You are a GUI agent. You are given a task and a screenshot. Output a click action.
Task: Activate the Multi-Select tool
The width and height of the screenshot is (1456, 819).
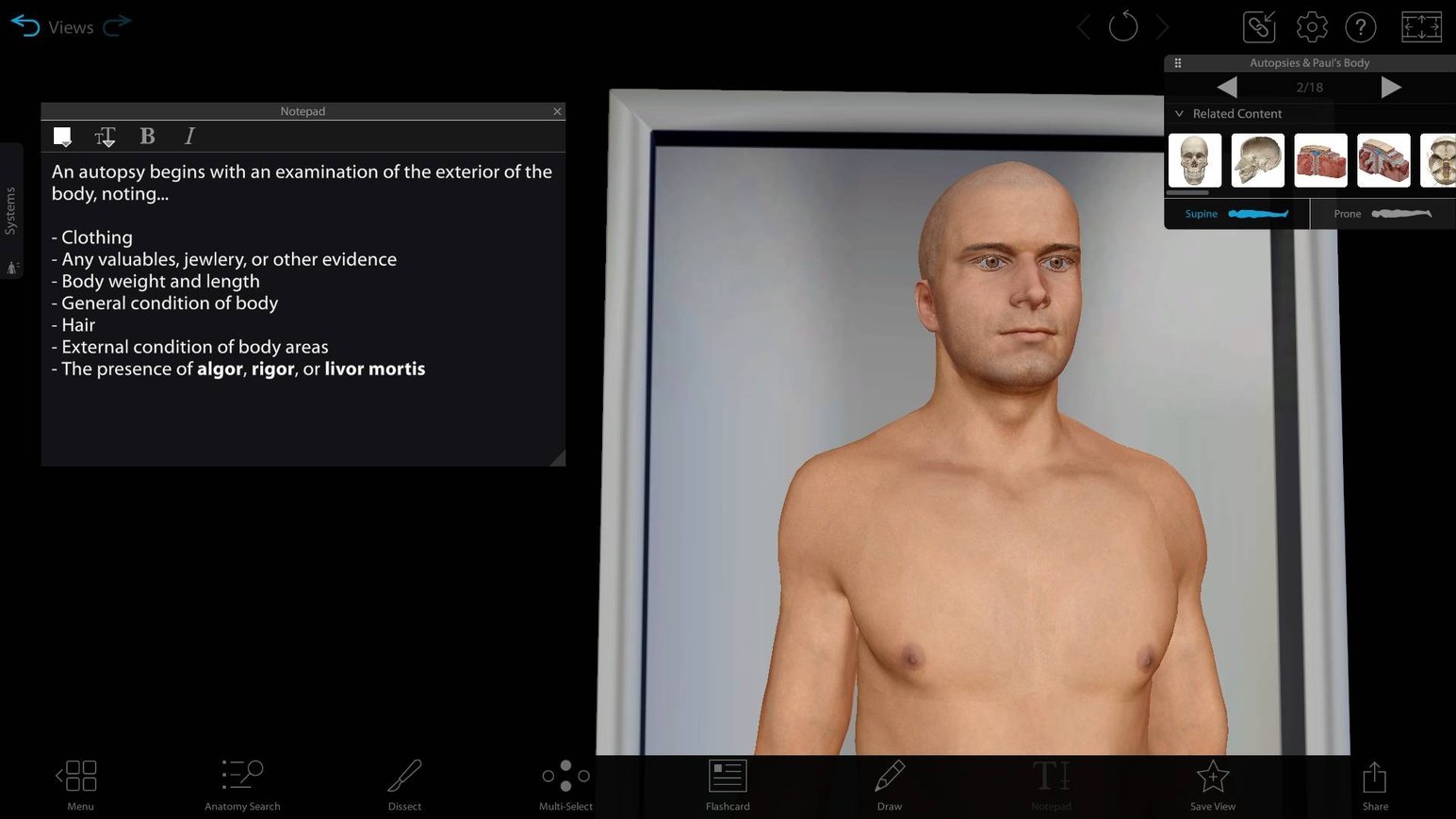(565, 782)
